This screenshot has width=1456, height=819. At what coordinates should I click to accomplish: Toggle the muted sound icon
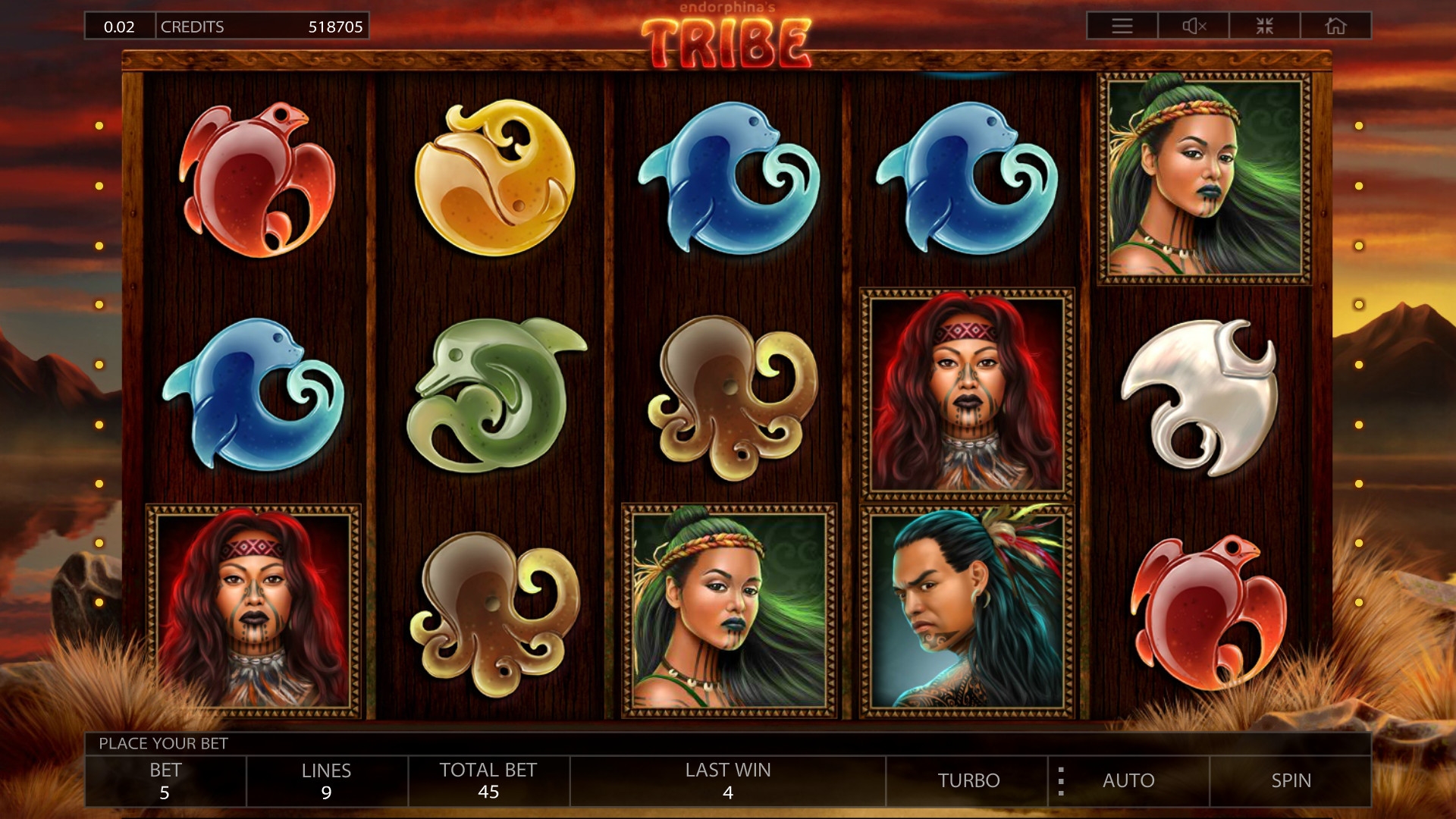[x=1194, y=27]
